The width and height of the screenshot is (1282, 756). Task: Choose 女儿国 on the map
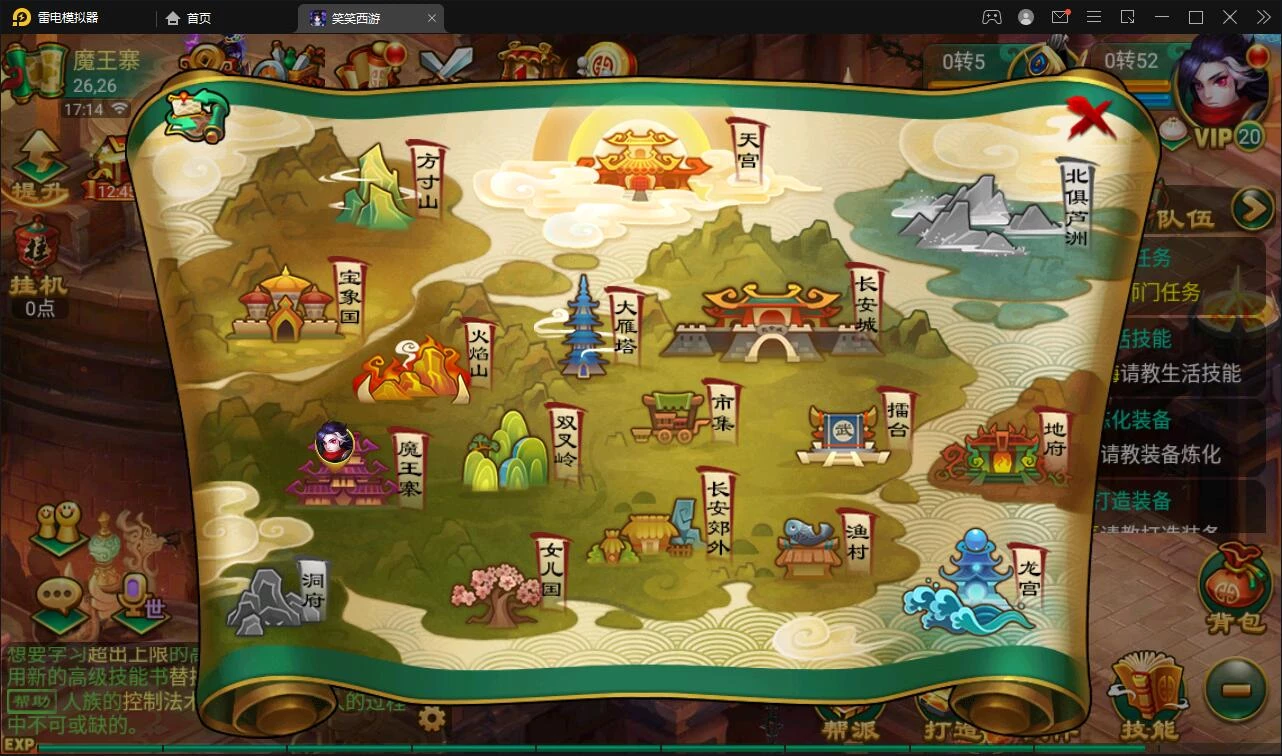click(498, 590)
